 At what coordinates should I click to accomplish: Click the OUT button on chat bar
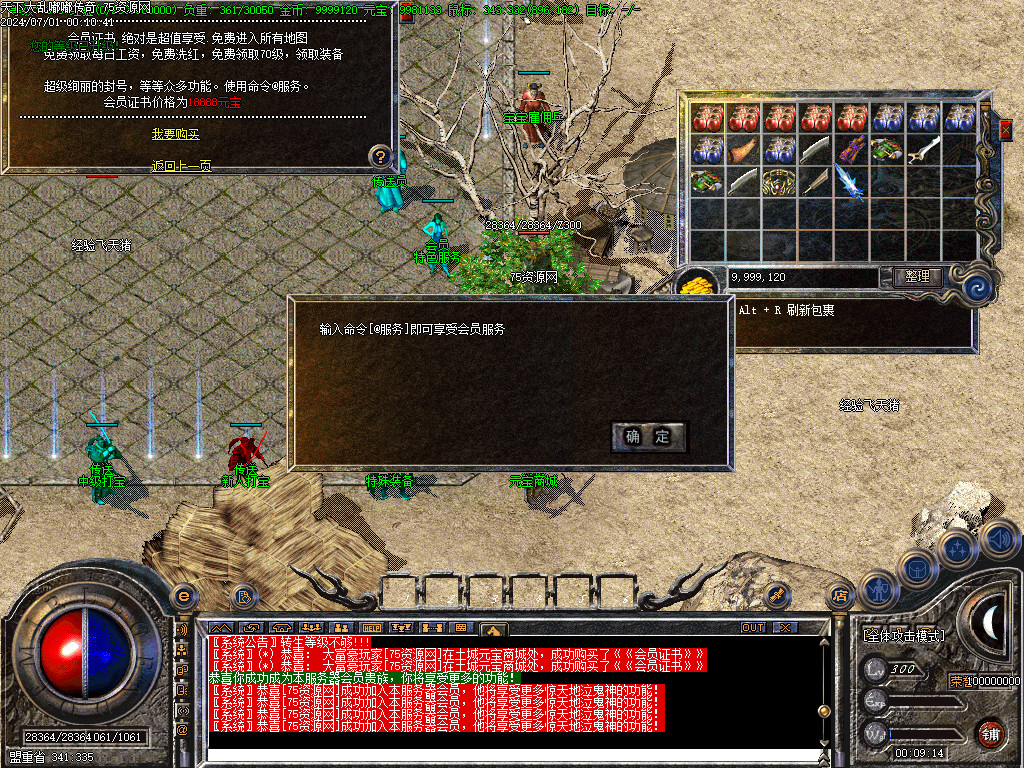[752, 628]
